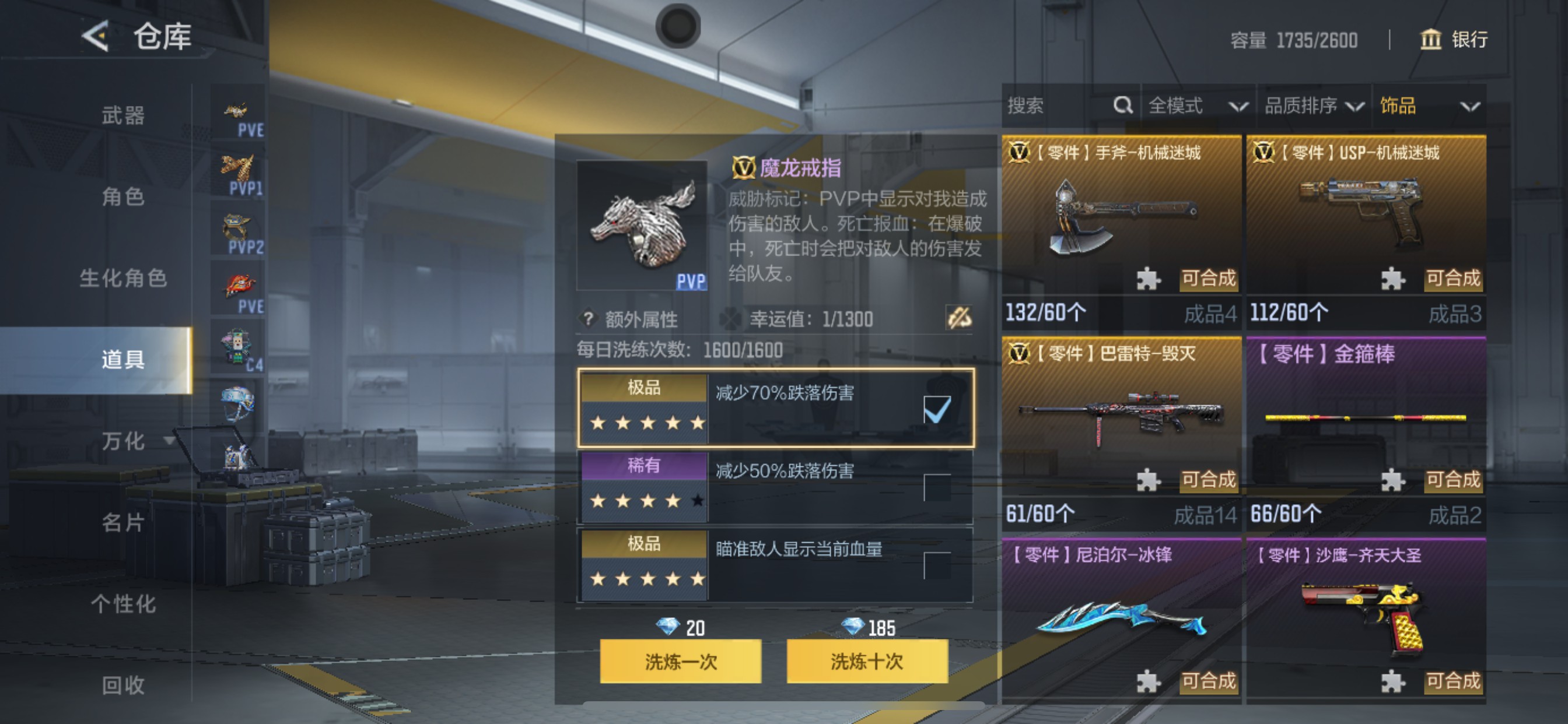Check the 减少50%跌落伤害 attribute
This screenshot has height=724, width=1568.
[x=939, y=487]
